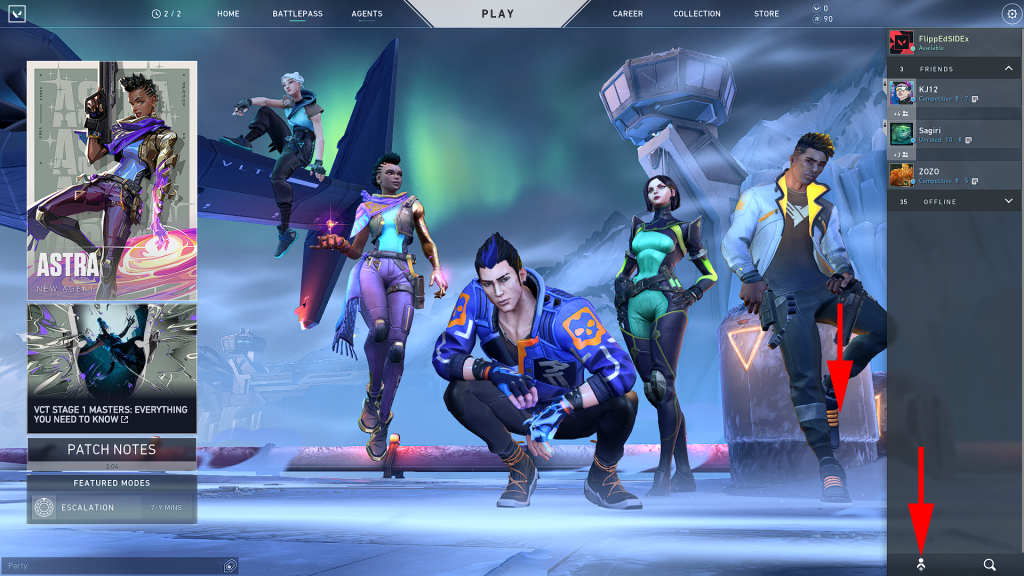This screenshot has width=1024, height=576.
Task: Open the friend search magnifier icon
Action: tap(989, 565)
